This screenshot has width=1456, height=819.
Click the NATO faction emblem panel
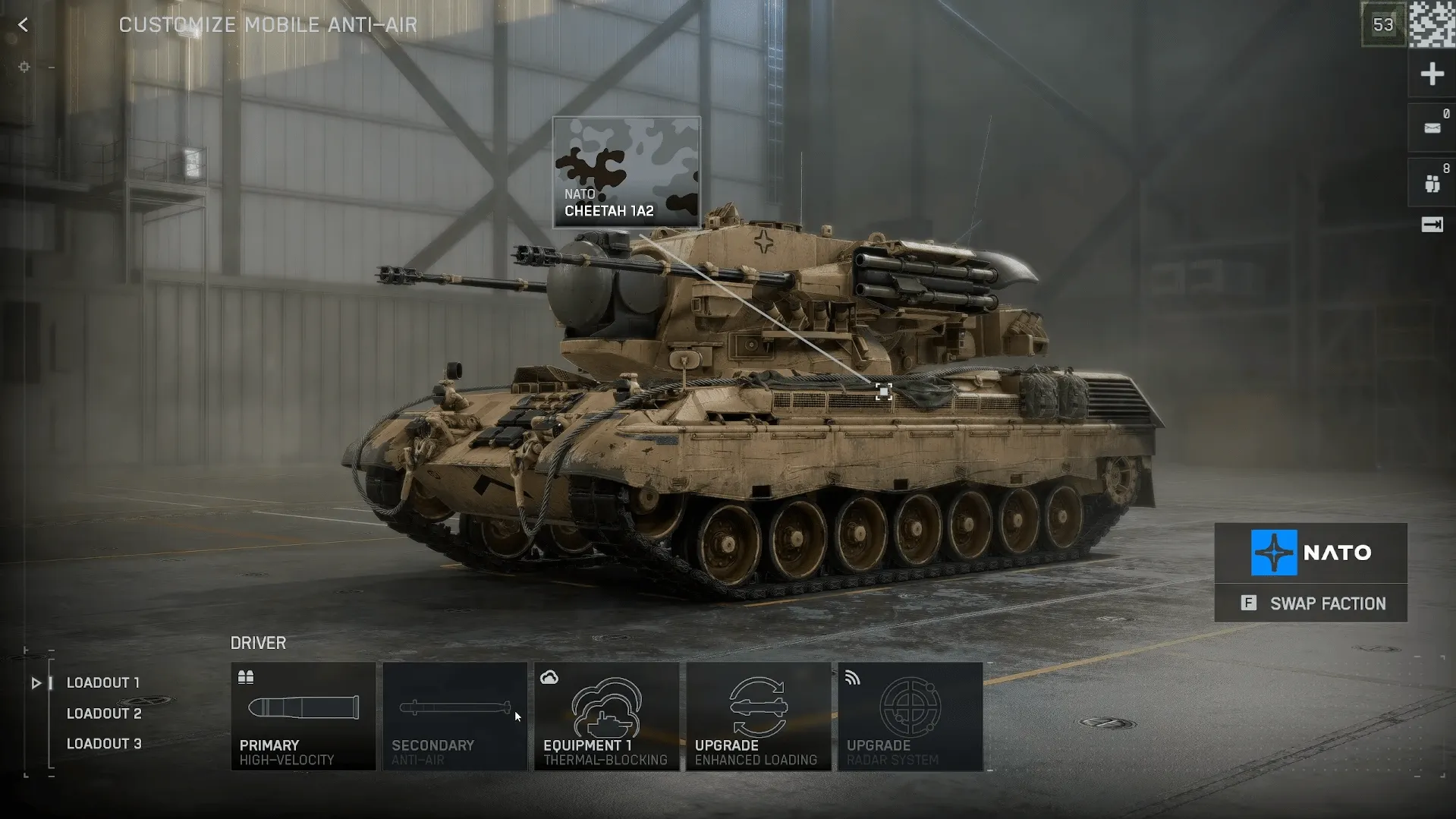pos(1310,552)
